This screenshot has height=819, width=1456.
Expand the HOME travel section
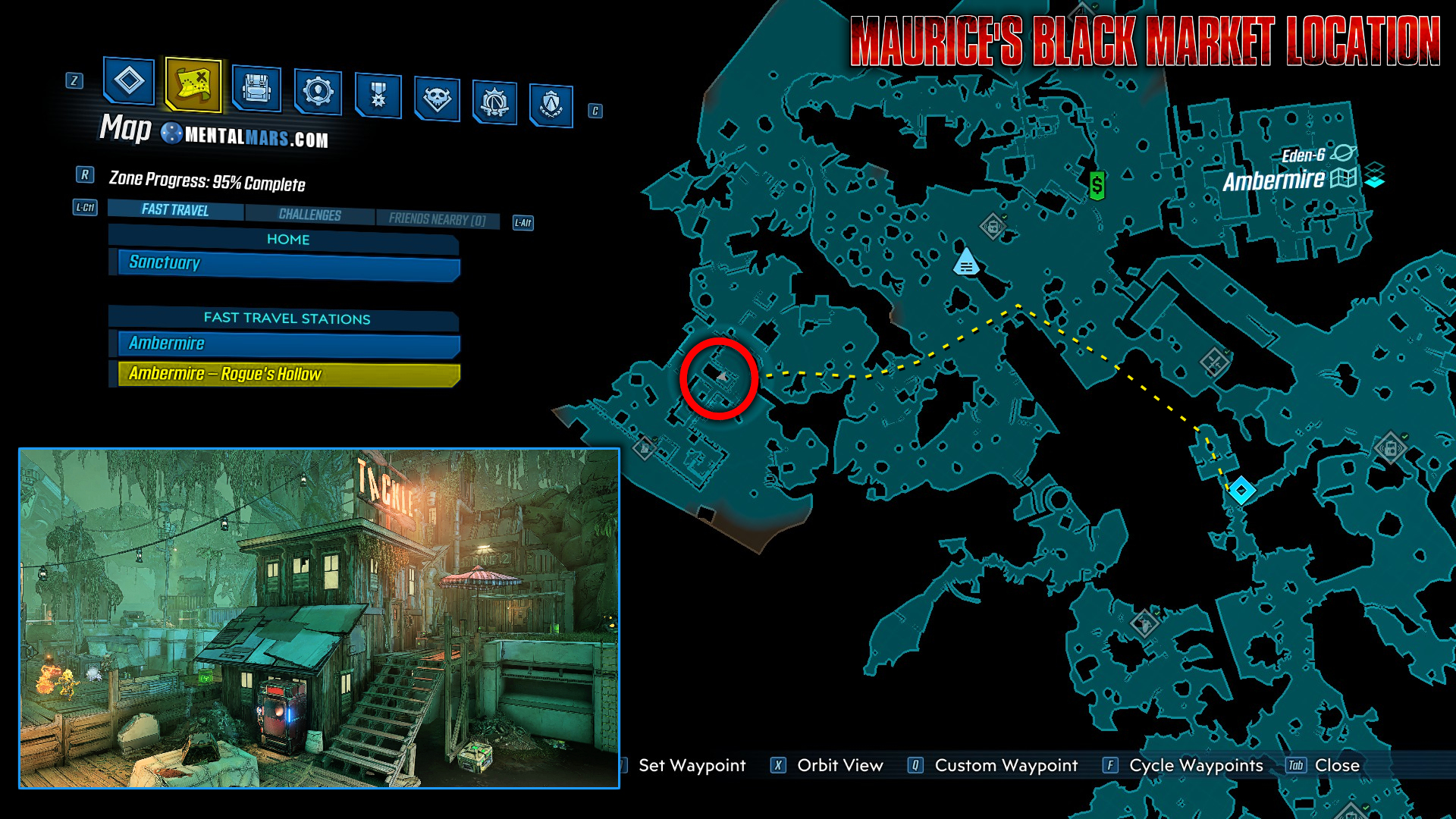(287, 240)
